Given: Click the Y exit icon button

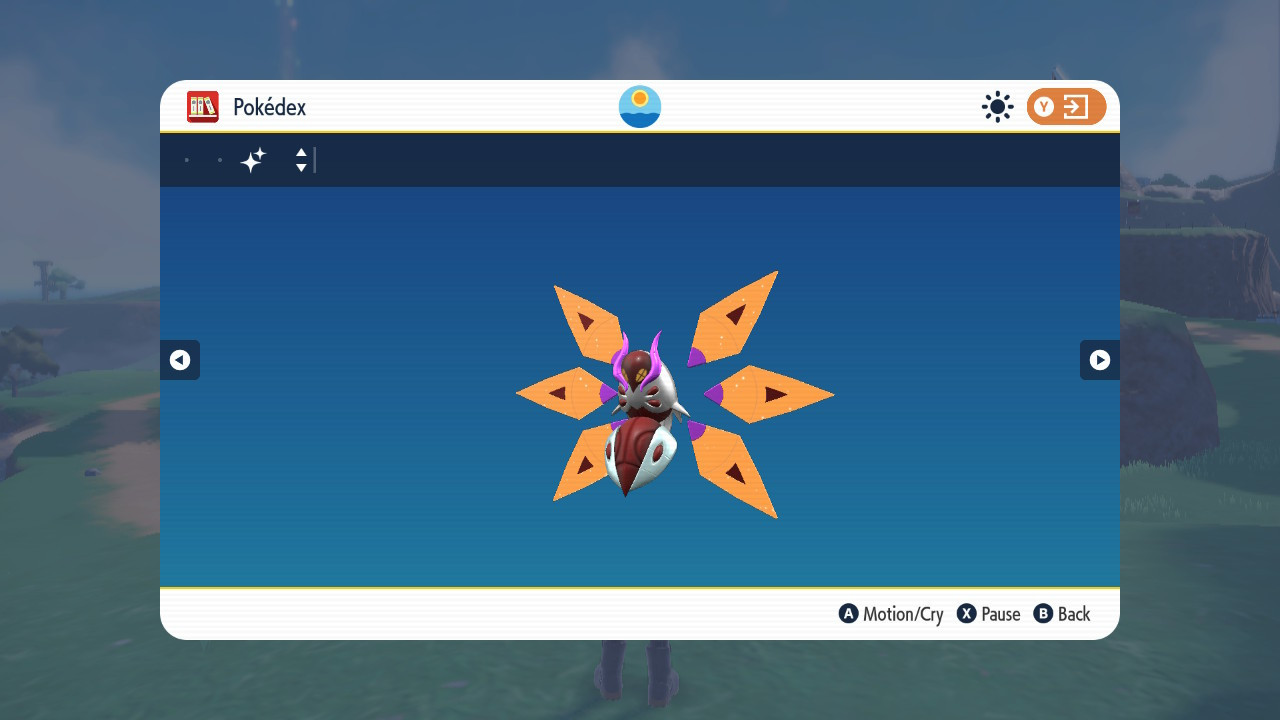Looking at the screenshot, I should pyautogui.click(x=1066, y=107).
